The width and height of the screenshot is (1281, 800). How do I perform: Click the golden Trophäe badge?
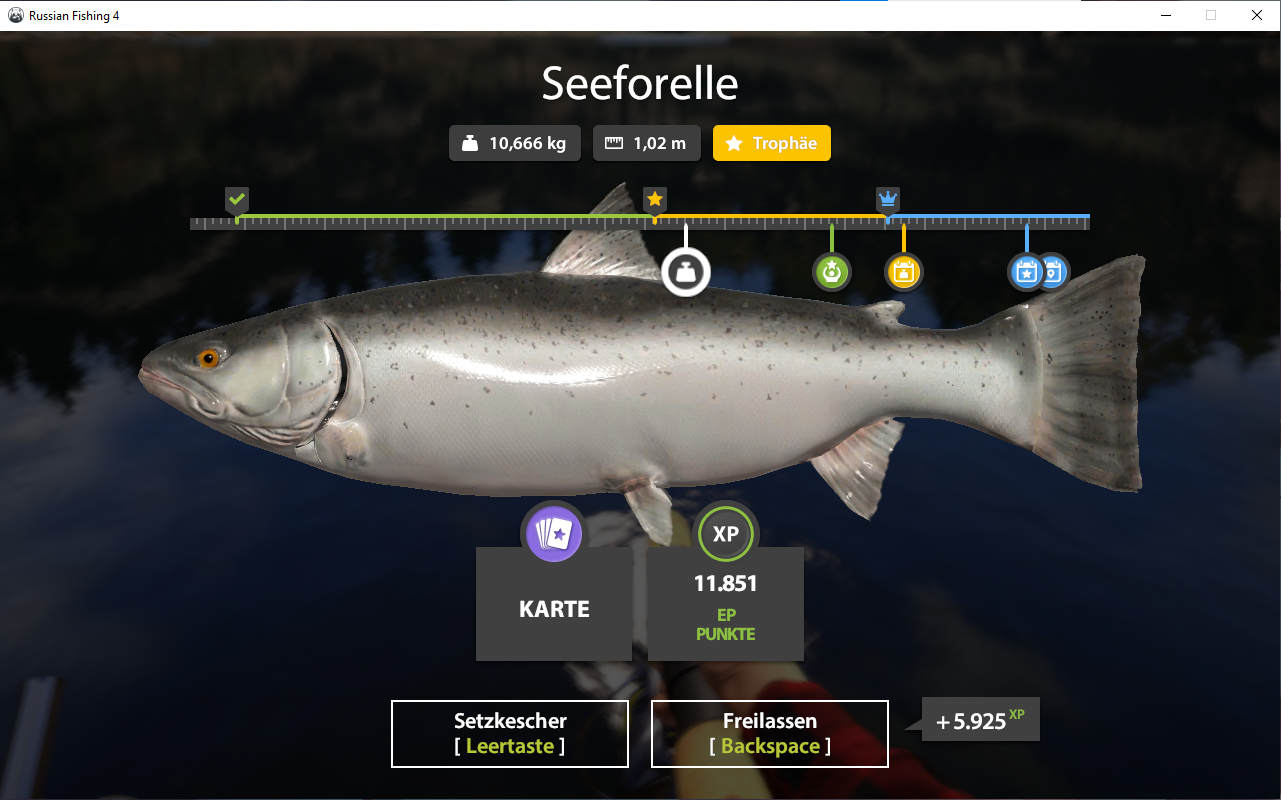point(771,142)
